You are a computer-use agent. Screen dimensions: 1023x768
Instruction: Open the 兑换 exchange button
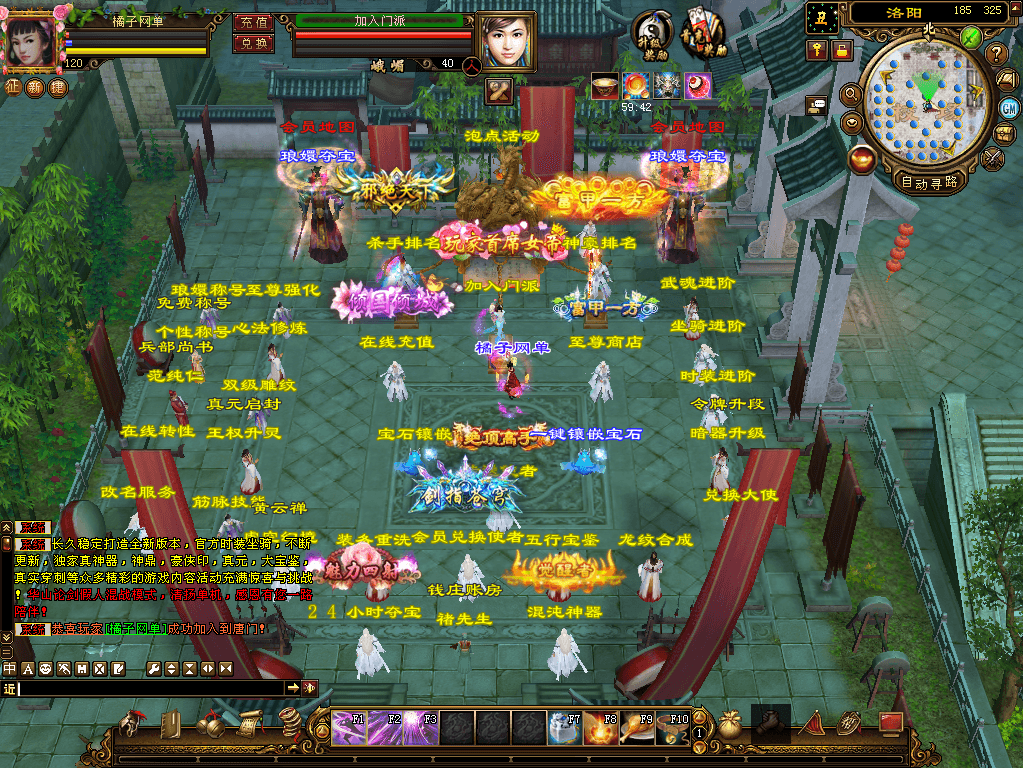click(253, 43)
